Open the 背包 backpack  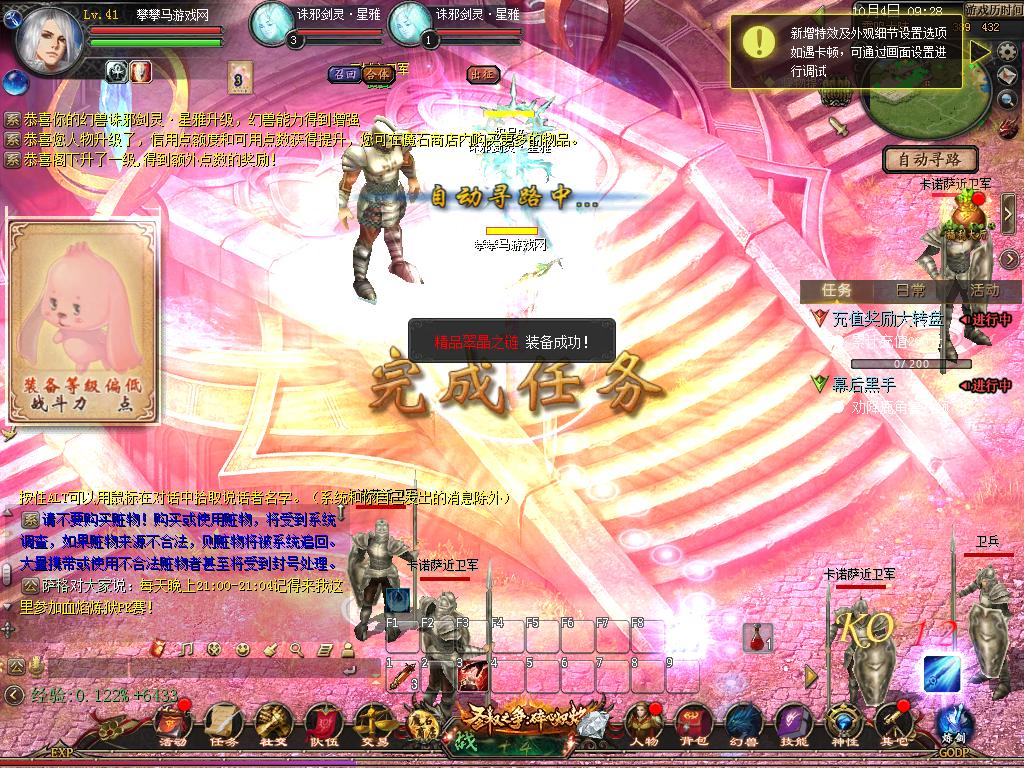point(692,724)
